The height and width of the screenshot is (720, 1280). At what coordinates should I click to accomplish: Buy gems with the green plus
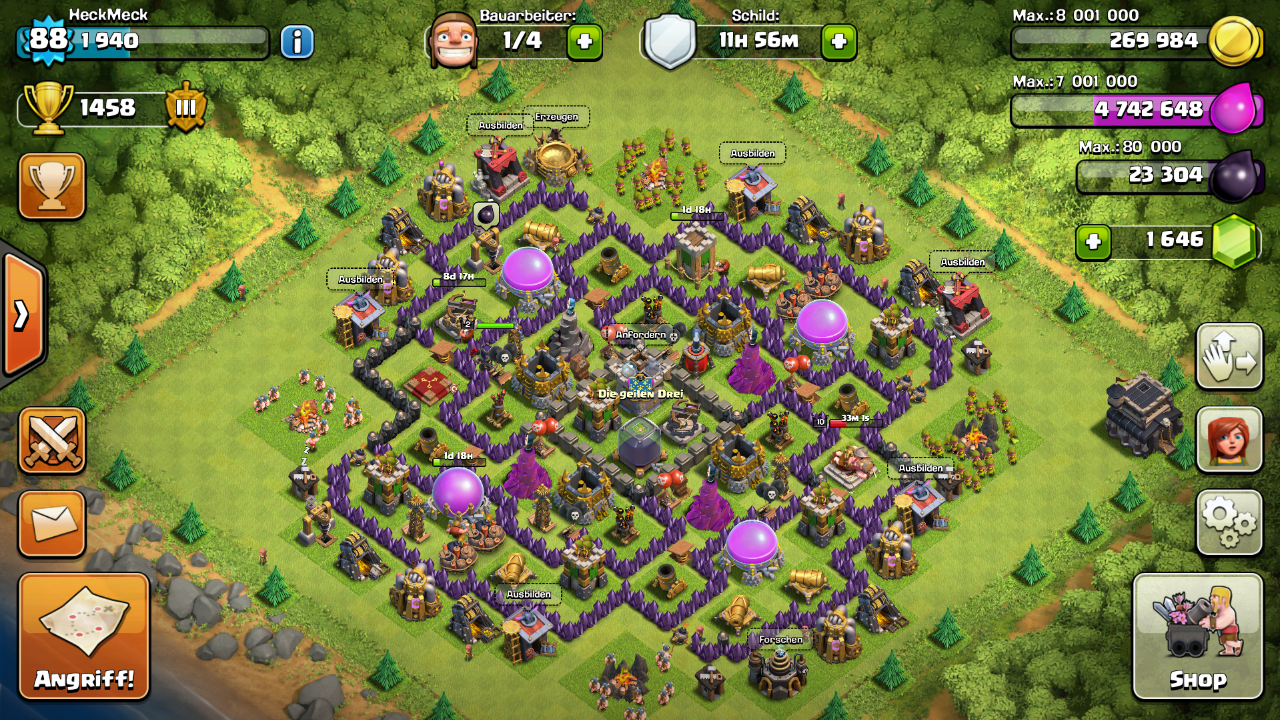(x=1094, y=241)
